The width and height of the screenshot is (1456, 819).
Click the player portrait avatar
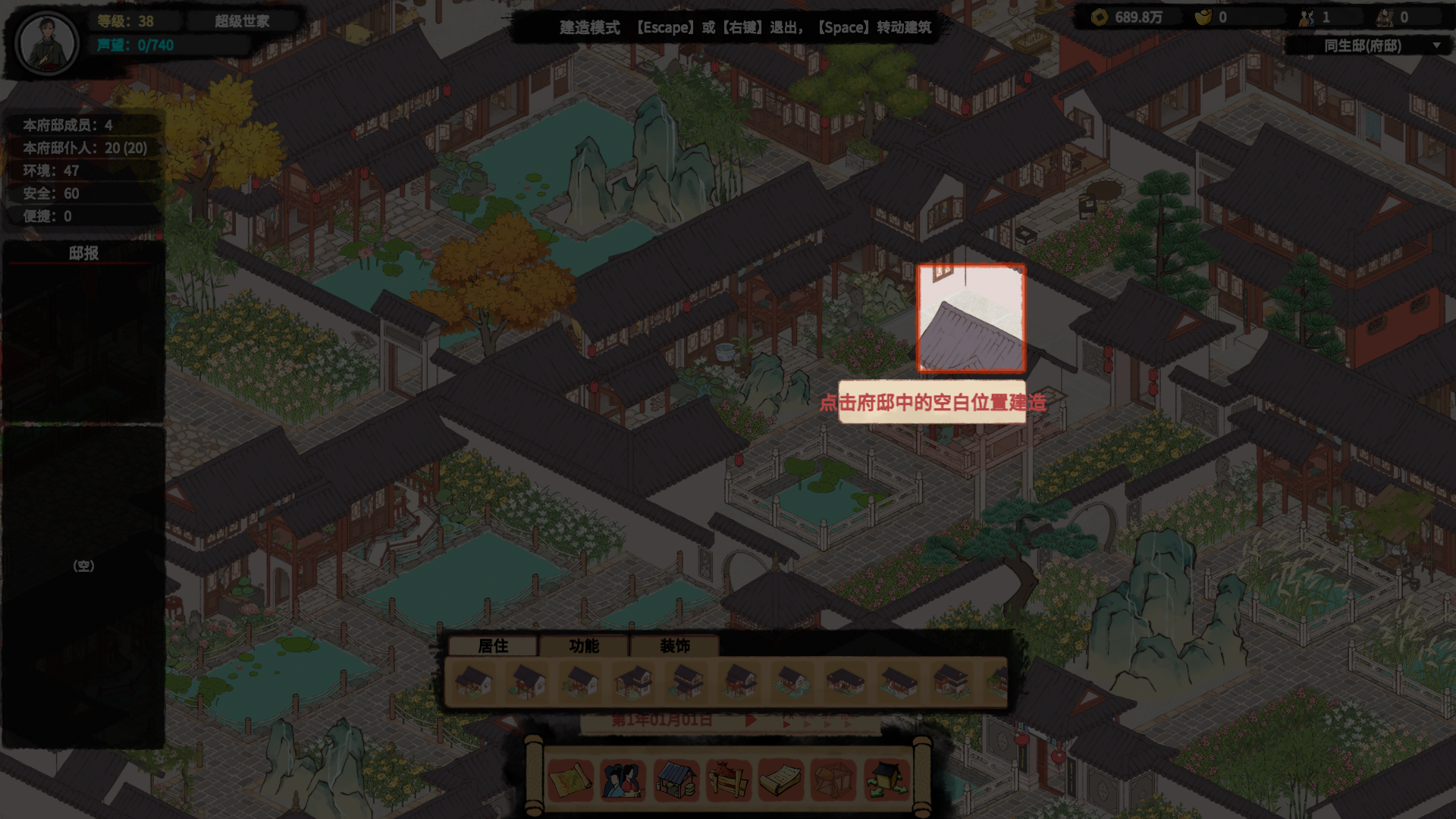(x=47, y=42)
